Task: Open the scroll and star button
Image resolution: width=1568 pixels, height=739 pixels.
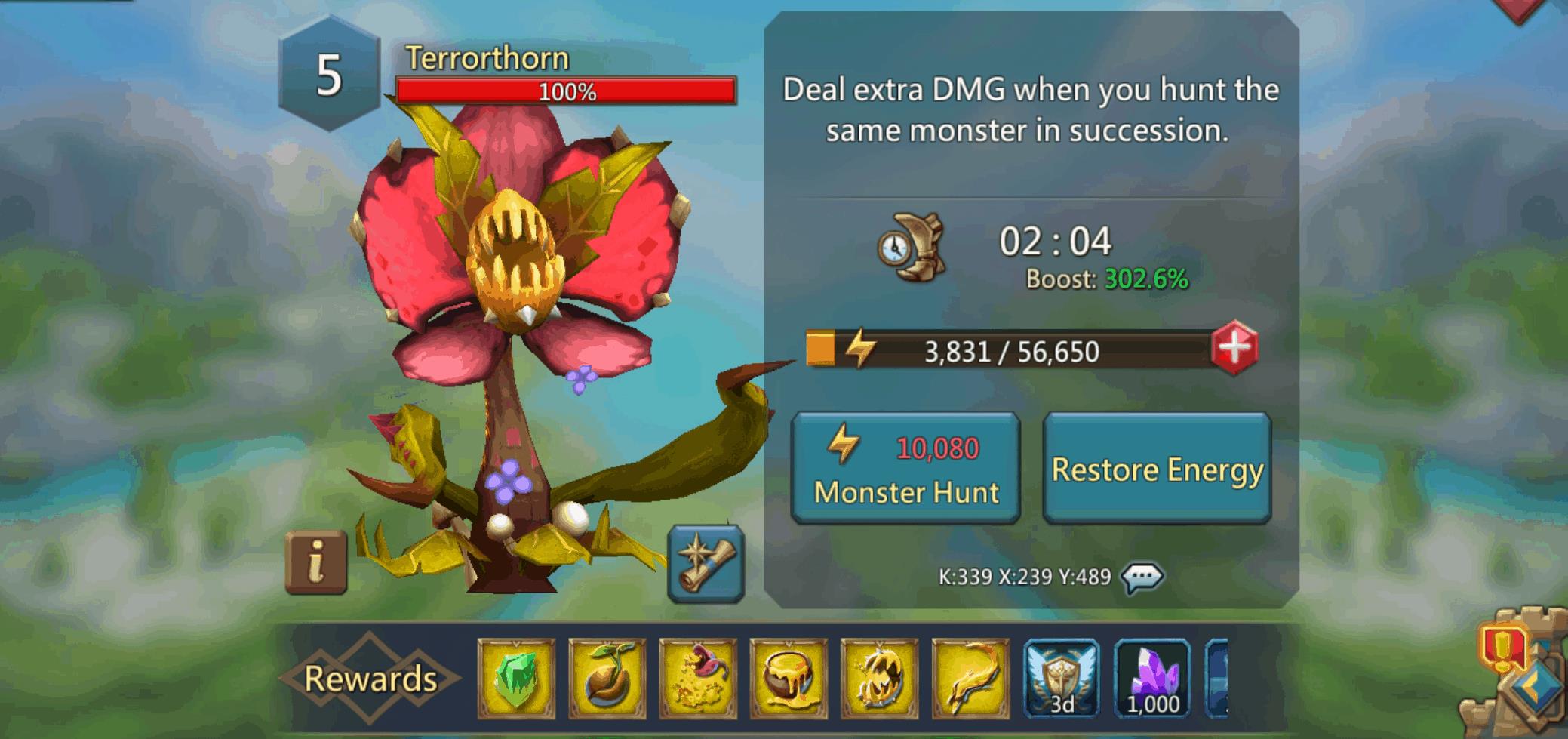Action: pos(706,563)
